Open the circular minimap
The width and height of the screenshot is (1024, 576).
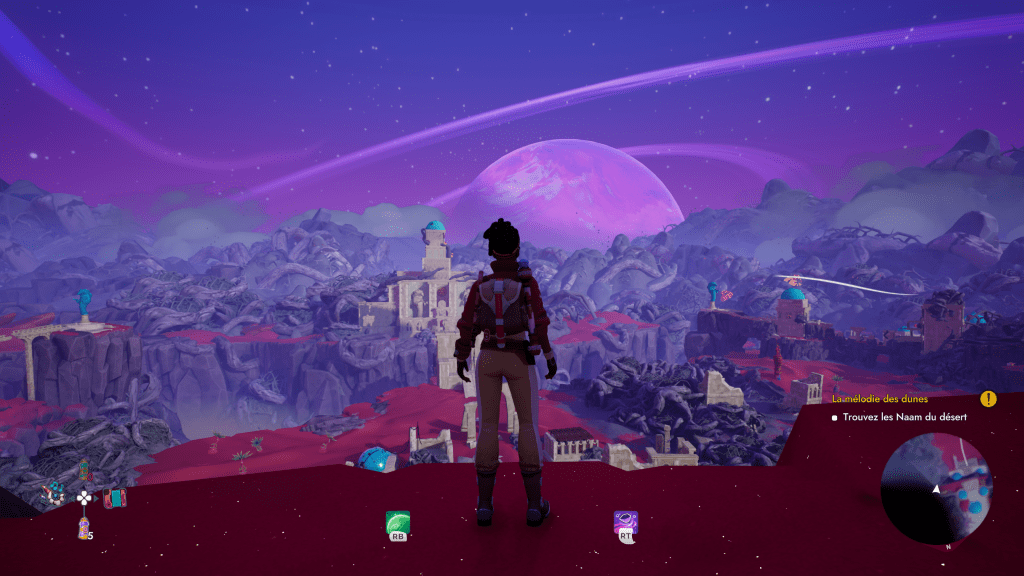[x=936, y=489]
